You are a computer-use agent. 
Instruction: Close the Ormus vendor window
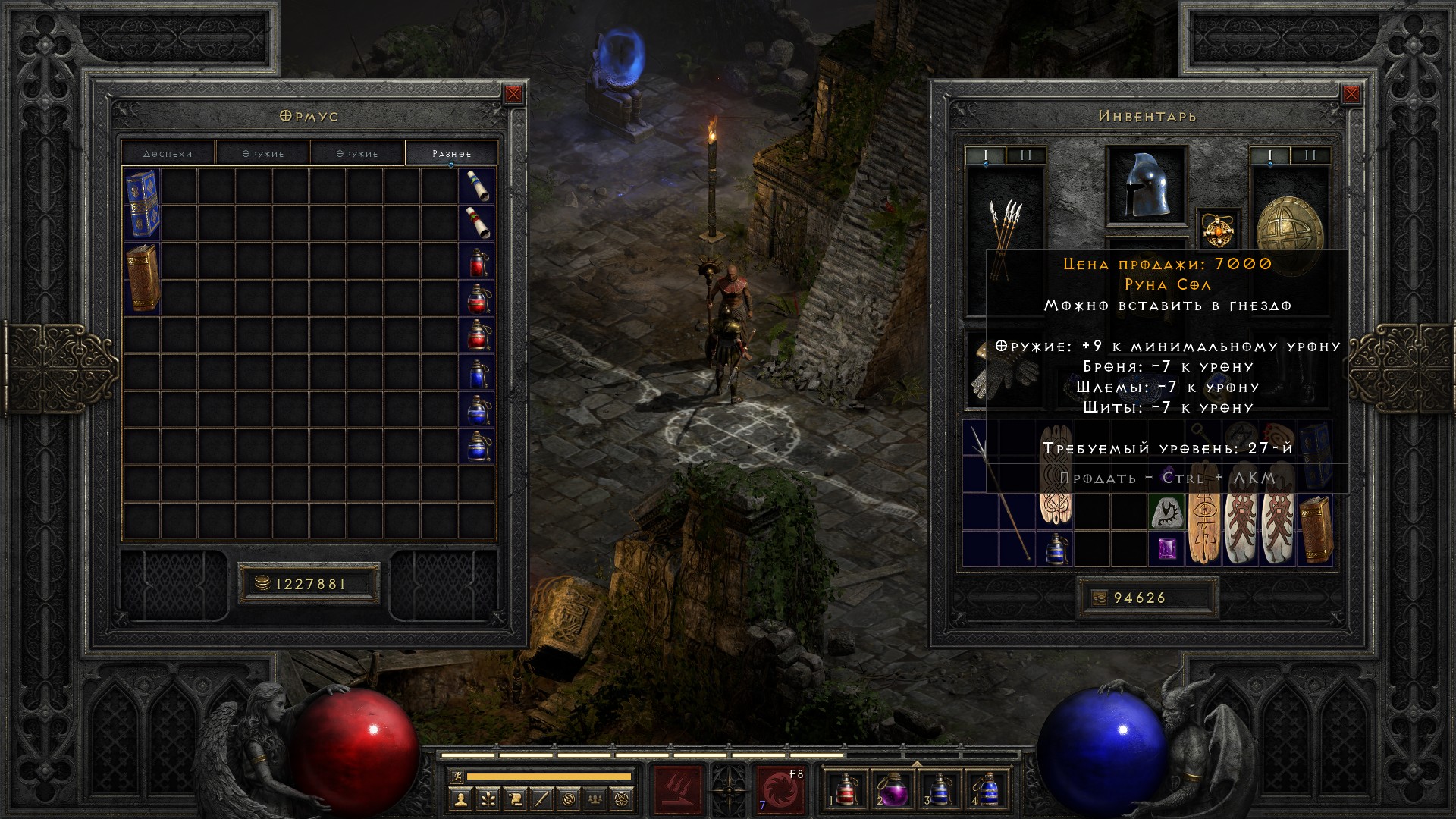(513, 94)
